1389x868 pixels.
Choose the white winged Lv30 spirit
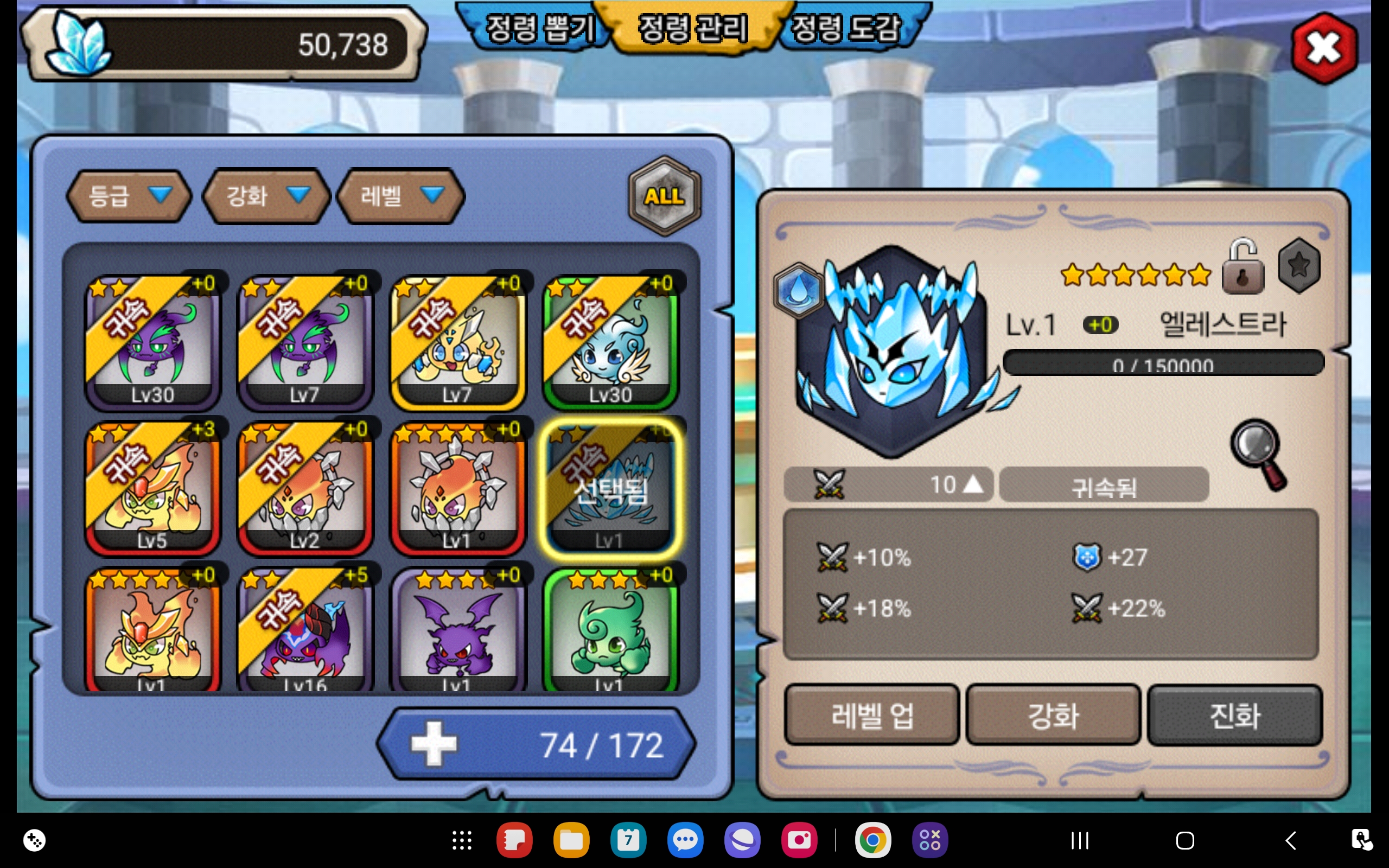(610, 342)
